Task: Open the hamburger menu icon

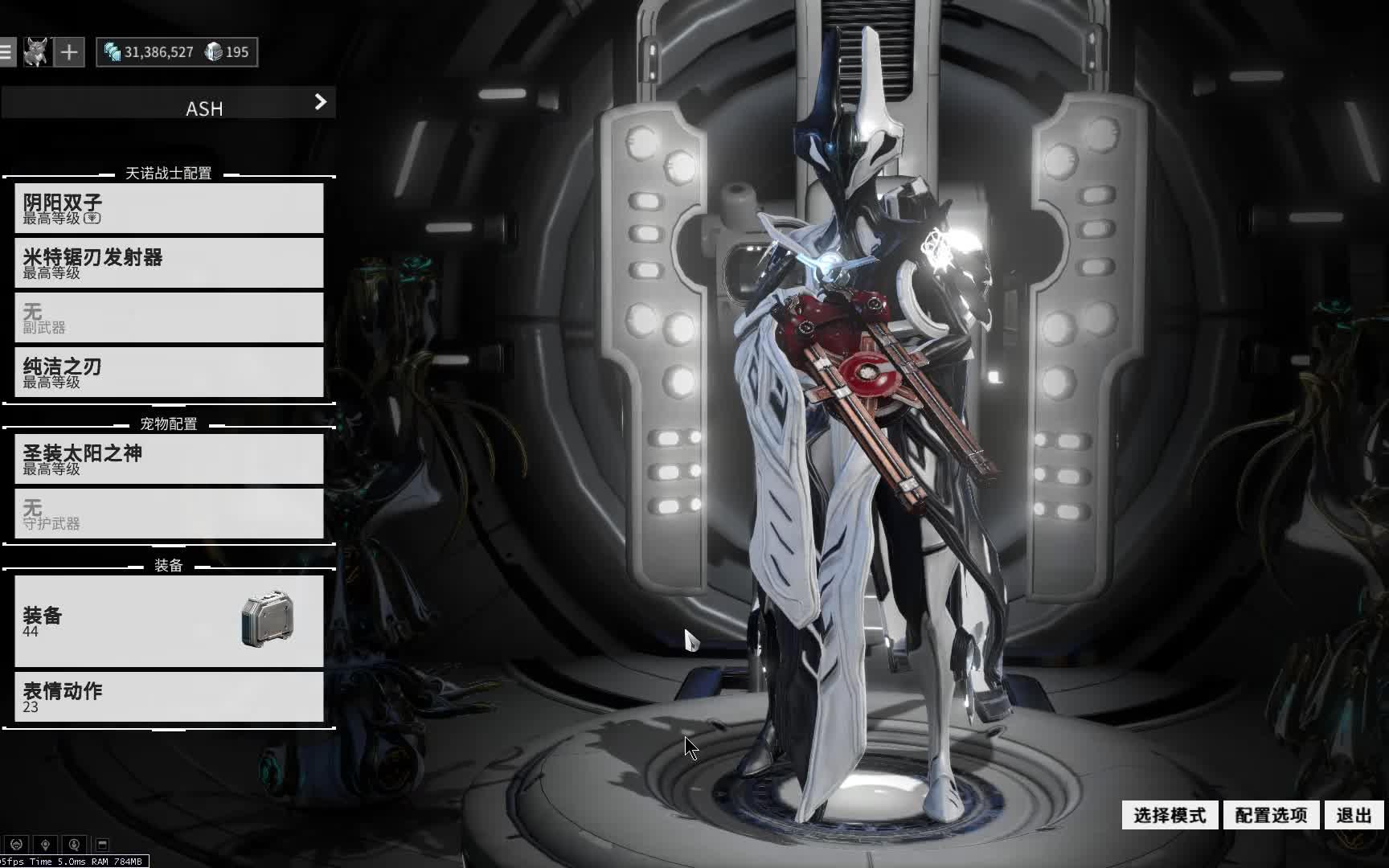Action: point(6,52)
